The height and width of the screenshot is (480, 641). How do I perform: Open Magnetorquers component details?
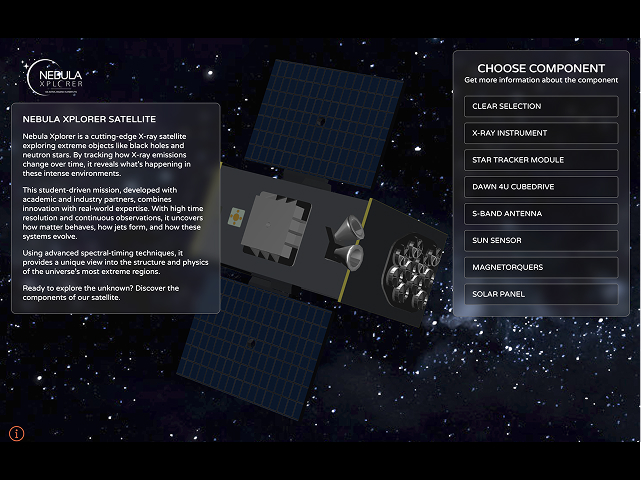point(541,267)
